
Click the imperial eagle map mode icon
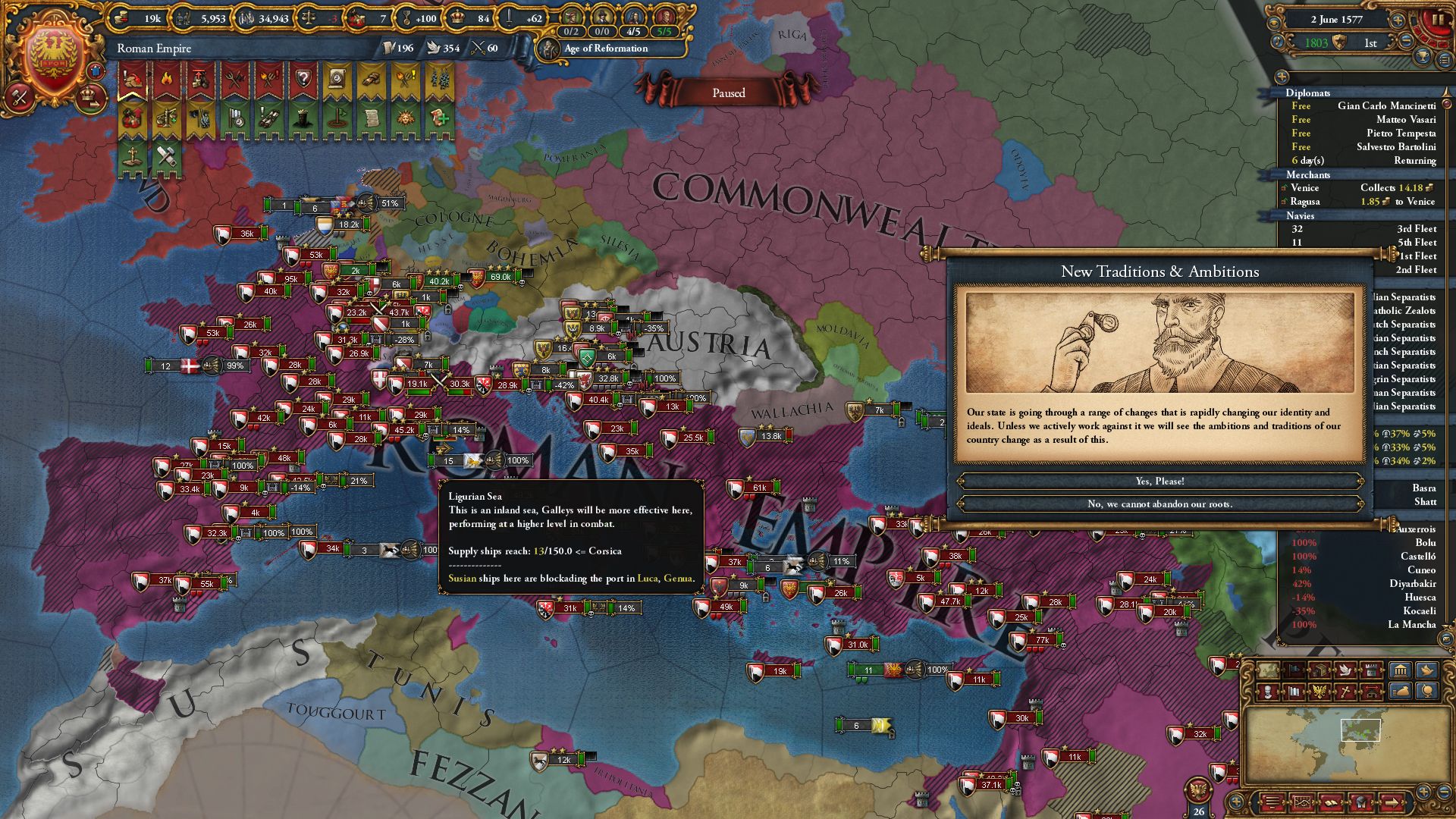1319,693
